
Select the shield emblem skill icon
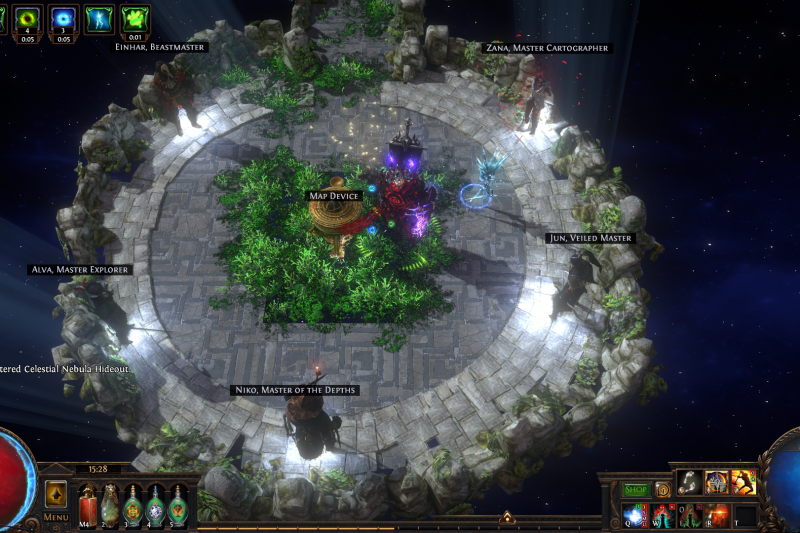pos(716,482)
